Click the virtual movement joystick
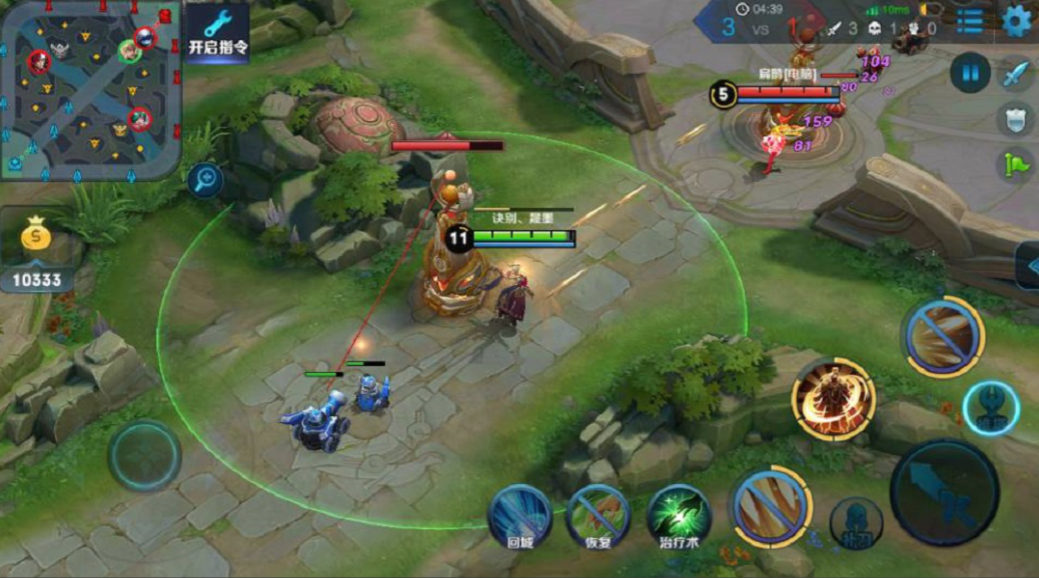Screen dimensions: 1039x578 tap(145, 456)
